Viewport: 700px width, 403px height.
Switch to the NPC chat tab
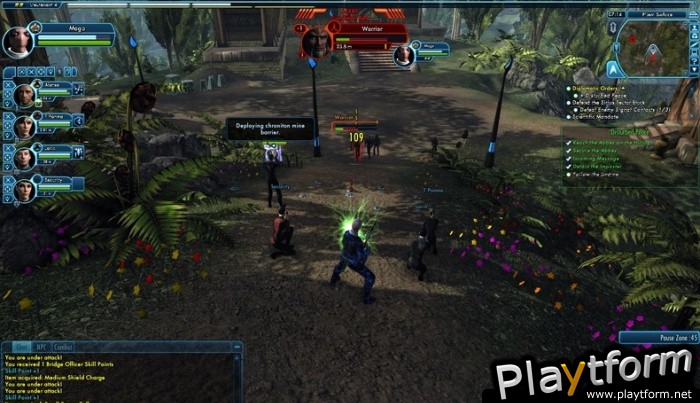[39, 347]
